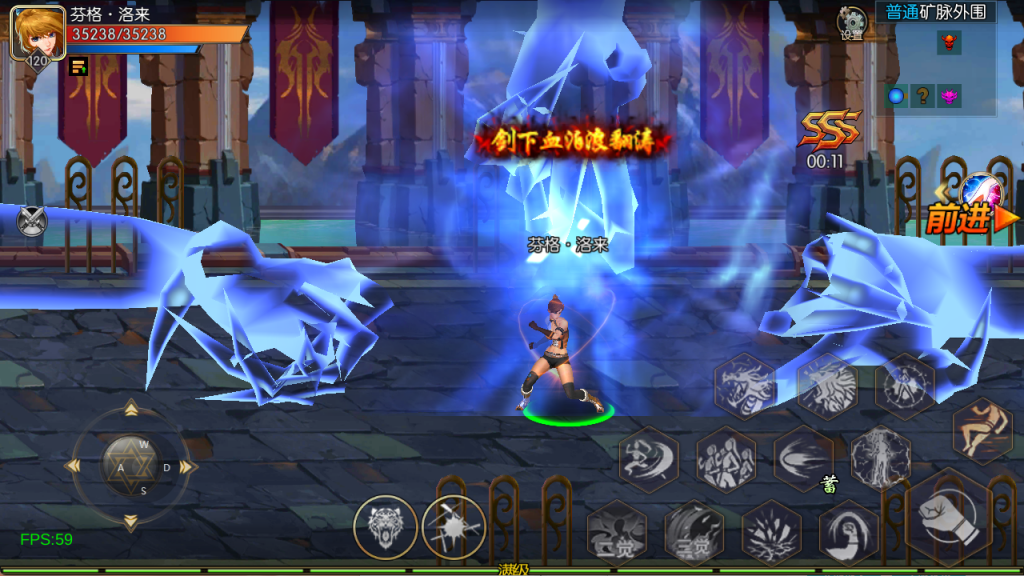Activate the roaring beast head skill
The width and height of the screenshot is (1024, 576).
click(385, 527)
